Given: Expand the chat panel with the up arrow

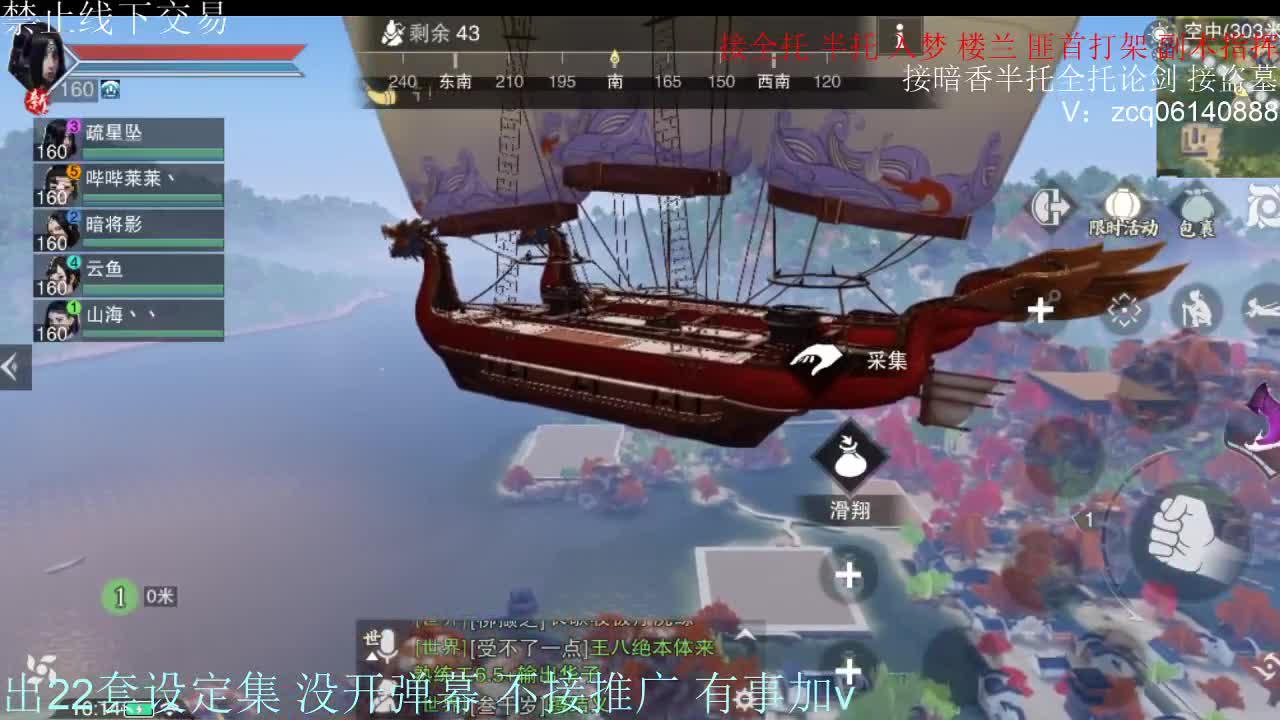Looking at the screenshot, I should click(x=747, y=632).
